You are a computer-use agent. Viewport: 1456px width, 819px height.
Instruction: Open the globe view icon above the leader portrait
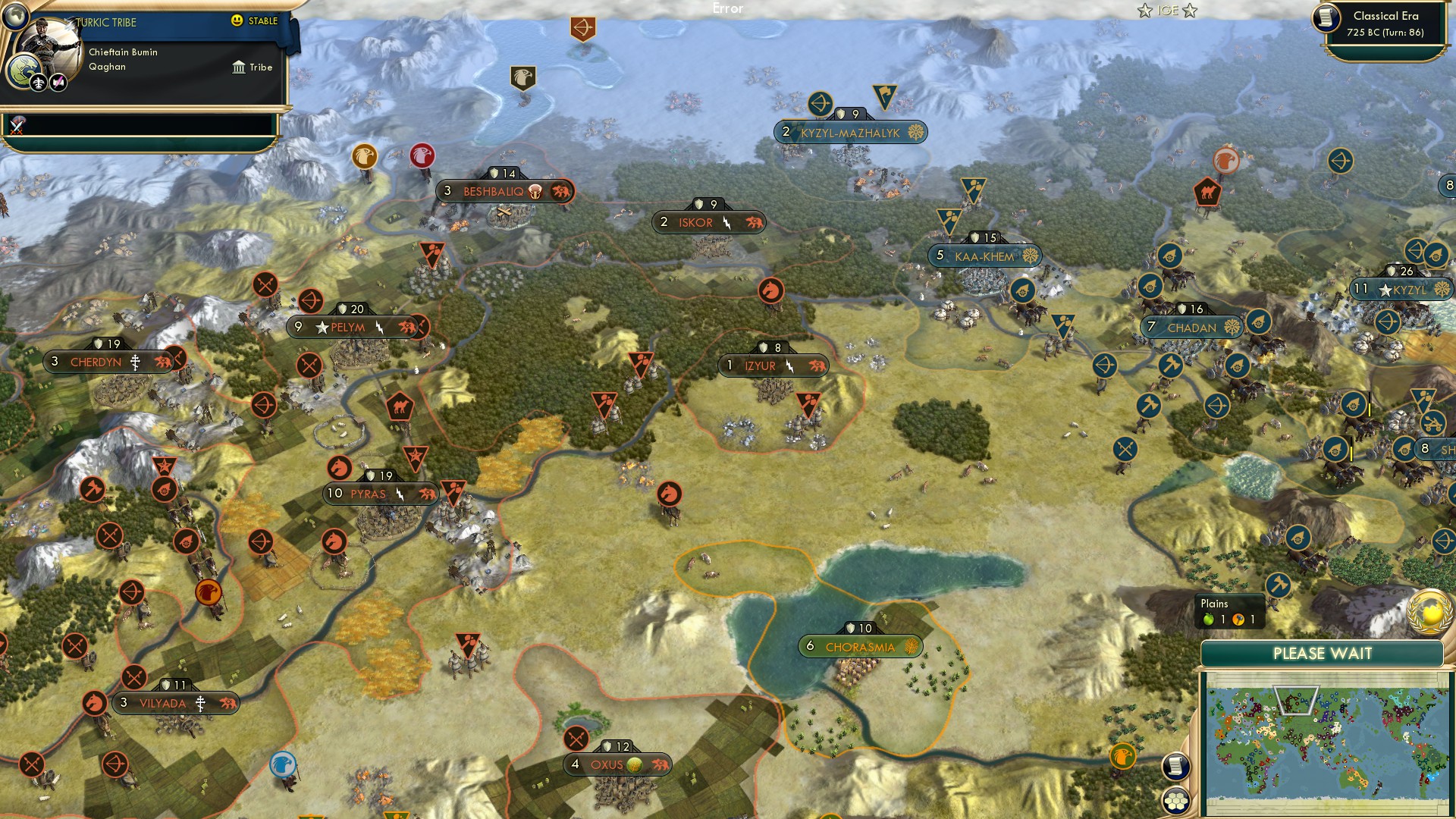(14, 18)
